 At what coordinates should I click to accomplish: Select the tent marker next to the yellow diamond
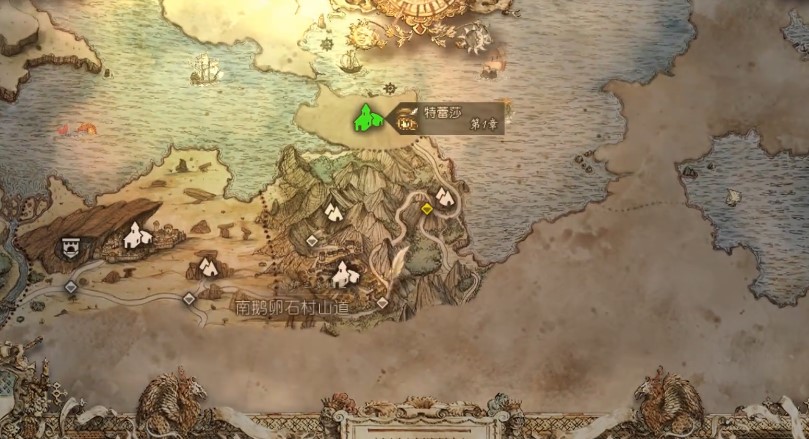[x=443, y=196]
